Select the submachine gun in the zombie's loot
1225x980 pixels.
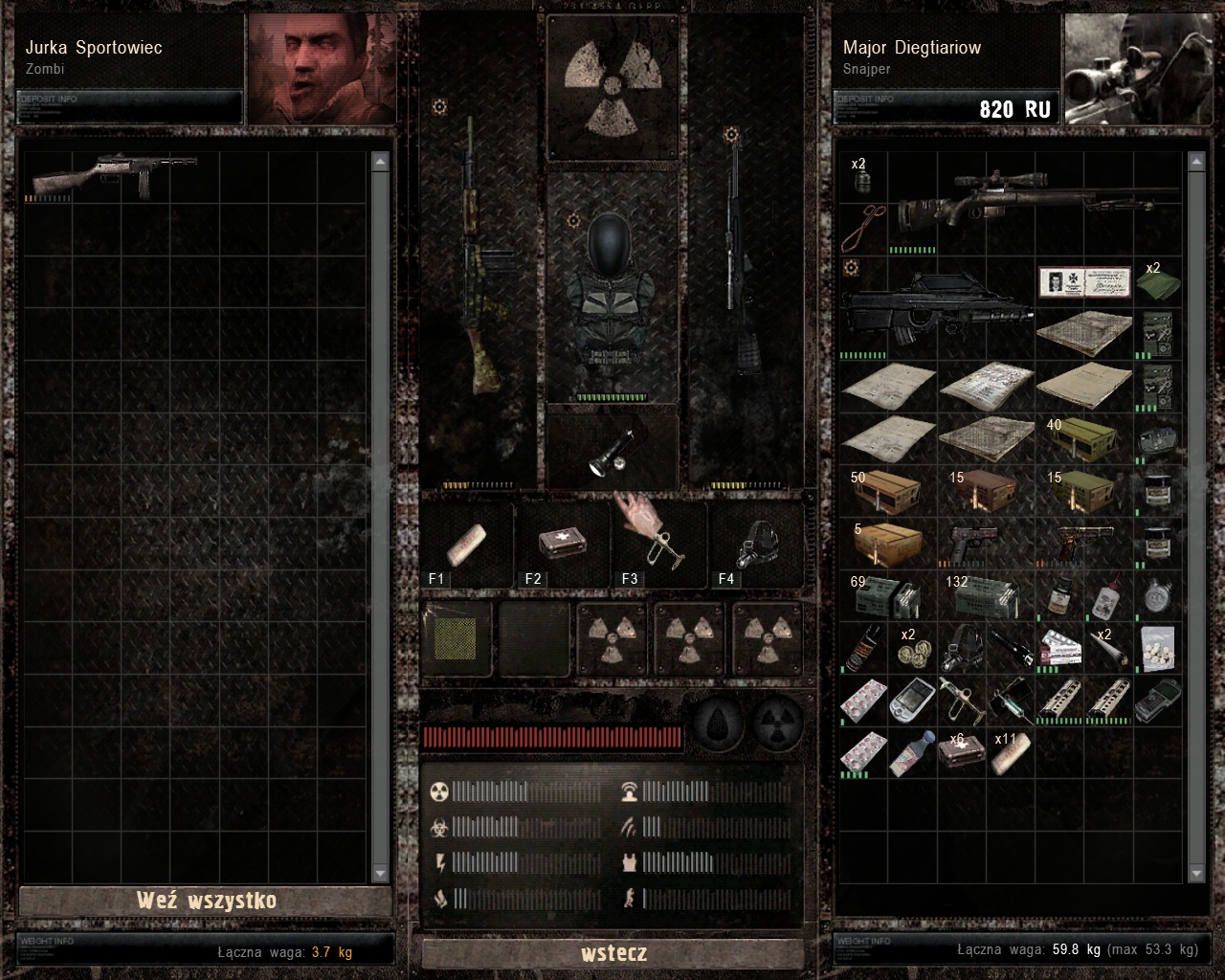coord(113,174)
